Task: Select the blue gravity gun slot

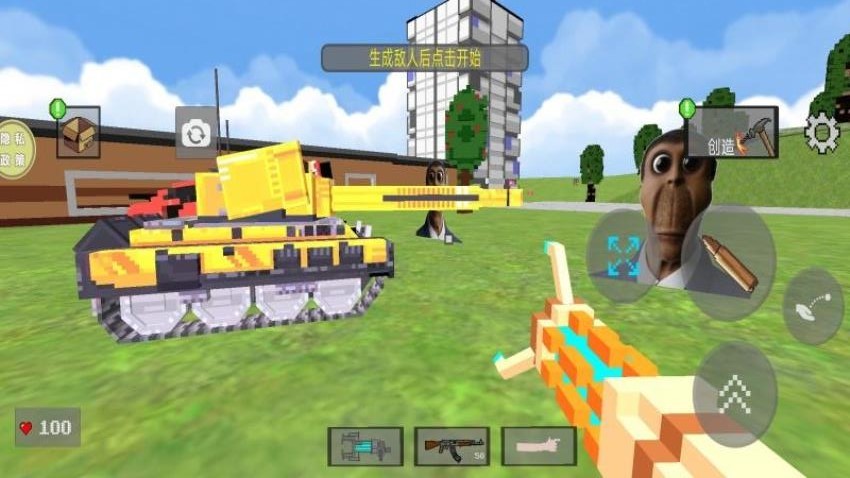Action: (365, 446)
